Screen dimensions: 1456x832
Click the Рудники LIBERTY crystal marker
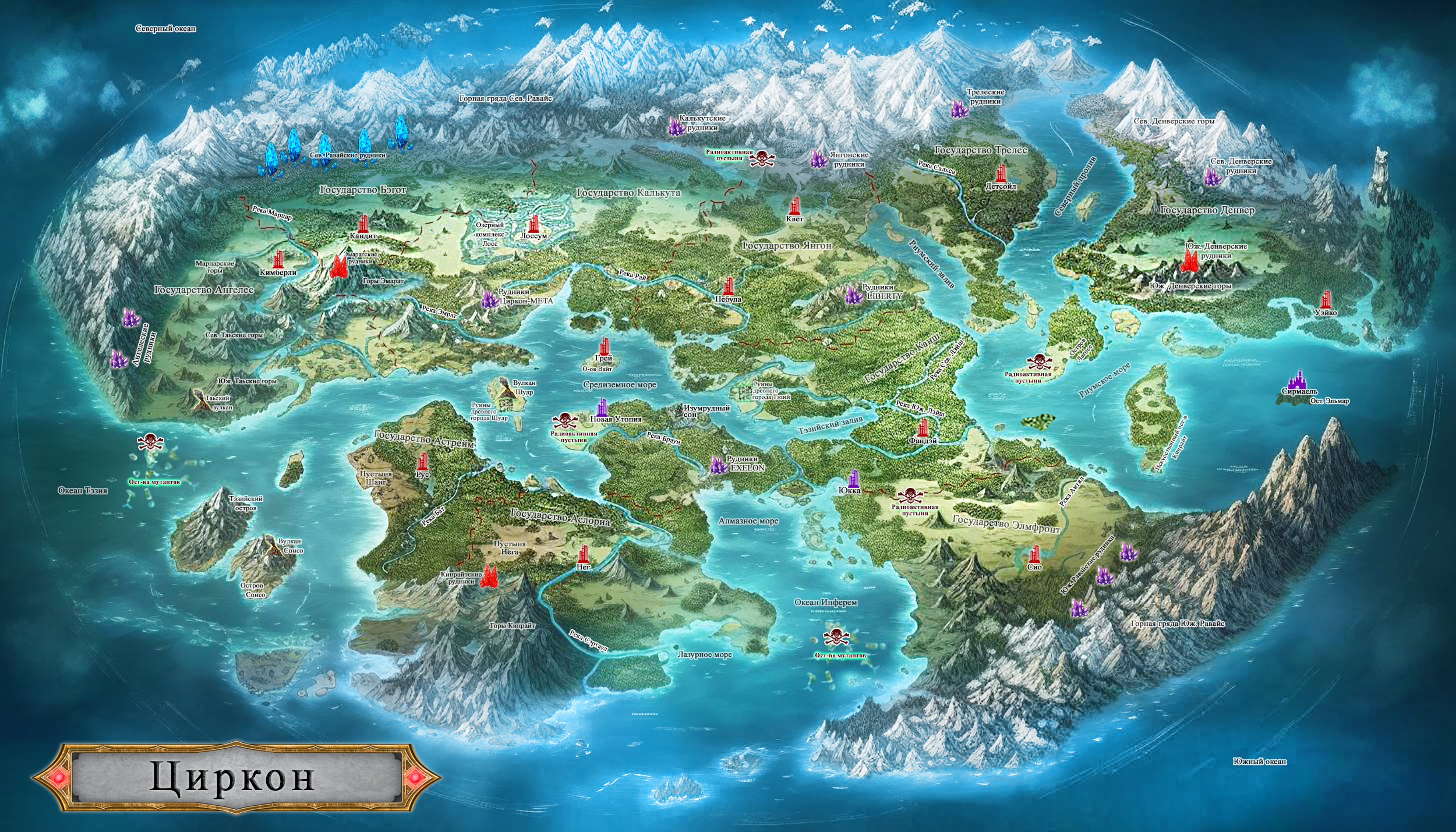click(854, 295)
